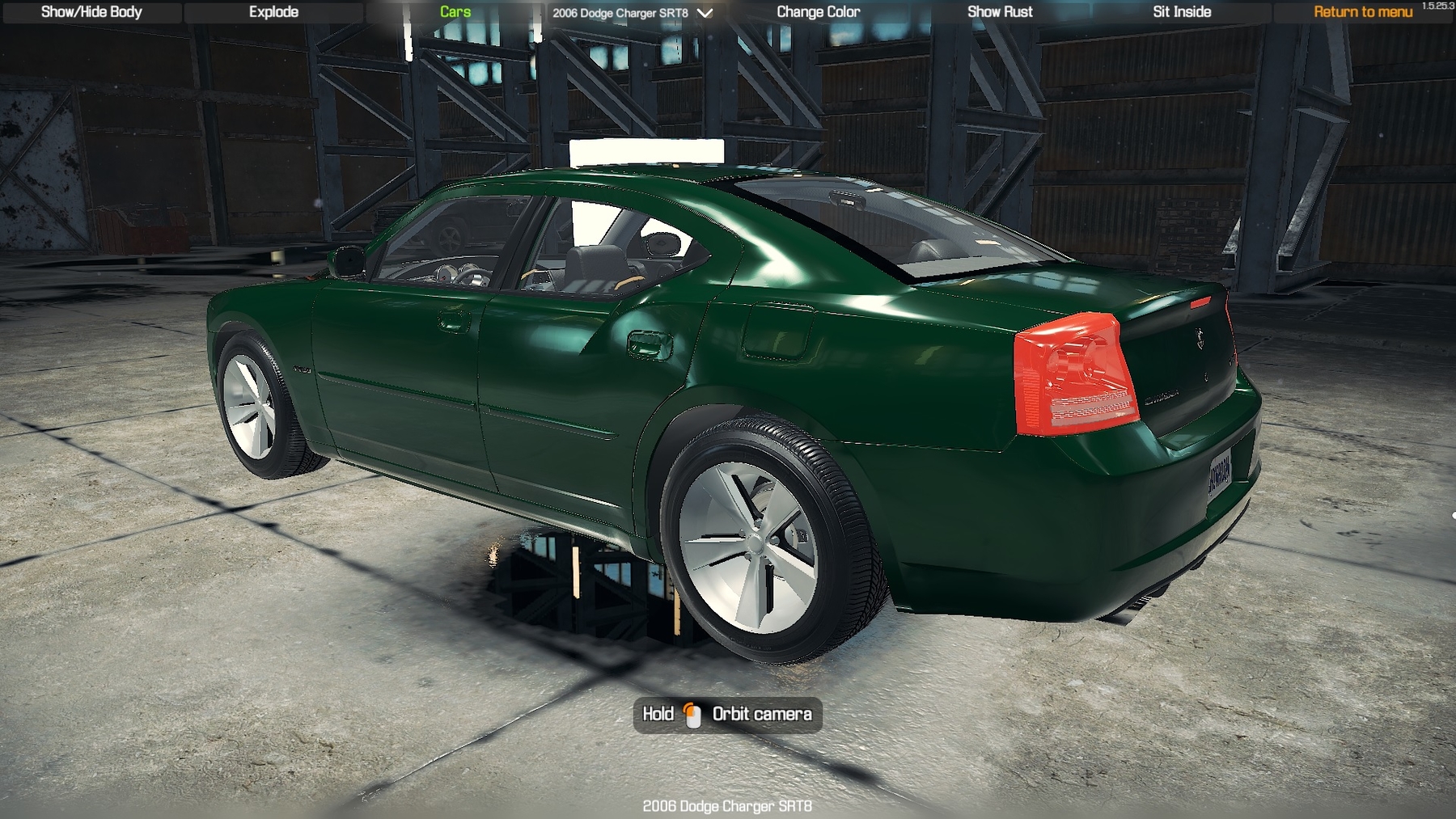Toggle the Show/Hide Body option
Viewport: 1456px width, 819px height.
click(91, 12)
